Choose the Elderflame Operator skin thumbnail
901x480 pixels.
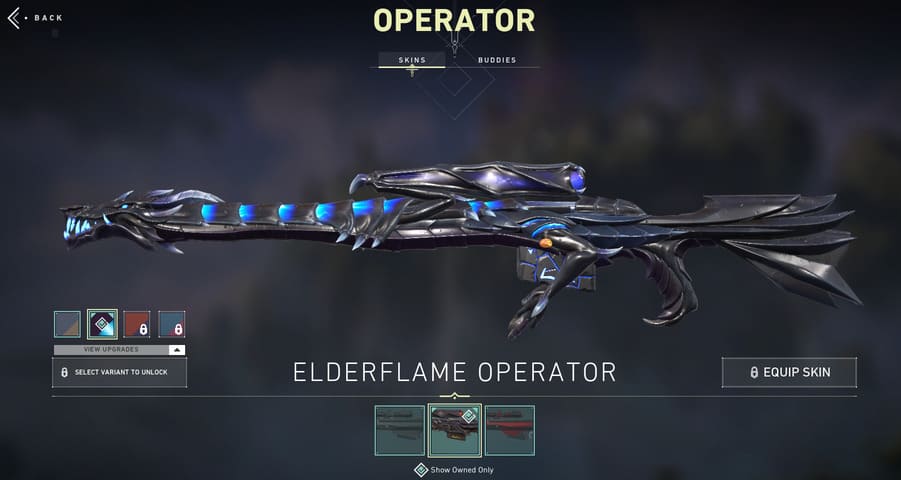(454, 430)
